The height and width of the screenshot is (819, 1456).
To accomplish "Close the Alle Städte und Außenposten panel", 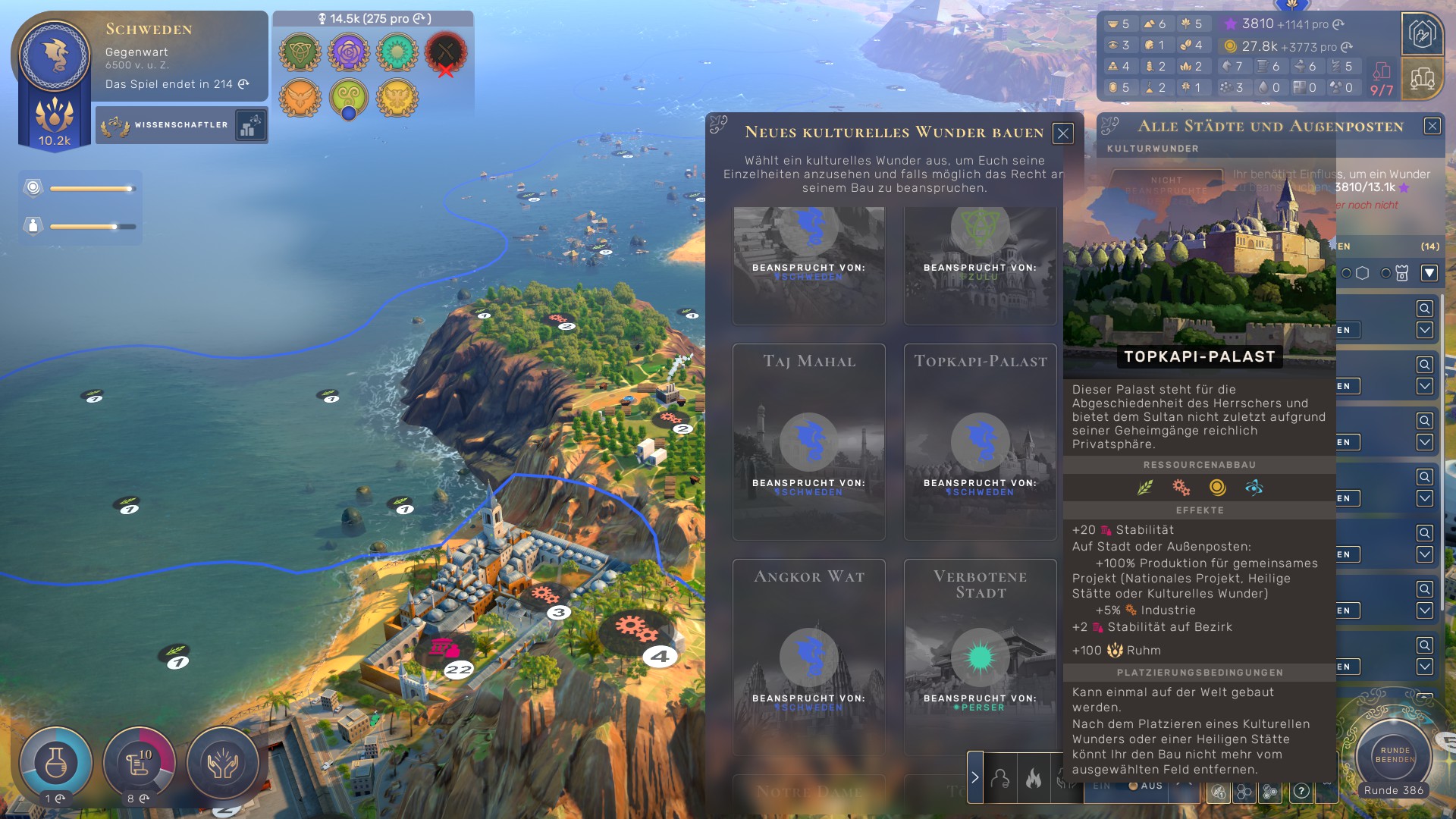I will click(x=1432, y=126).
